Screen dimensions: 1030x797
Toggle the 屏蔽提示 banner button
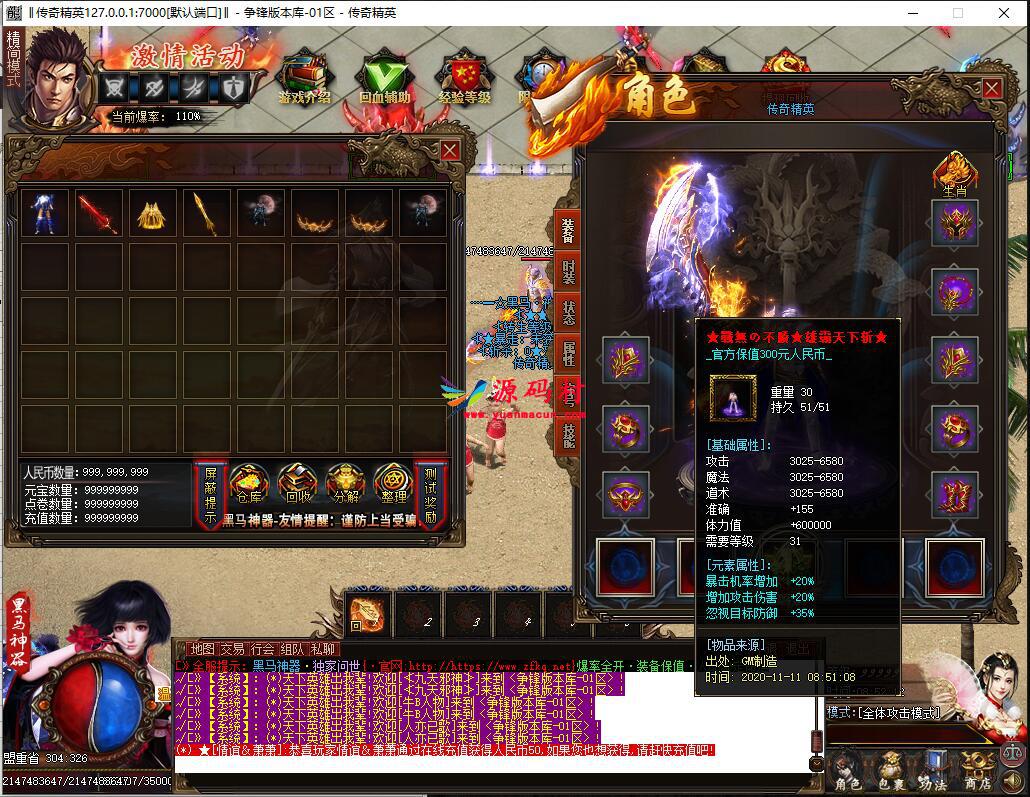[x=210, y=495]
